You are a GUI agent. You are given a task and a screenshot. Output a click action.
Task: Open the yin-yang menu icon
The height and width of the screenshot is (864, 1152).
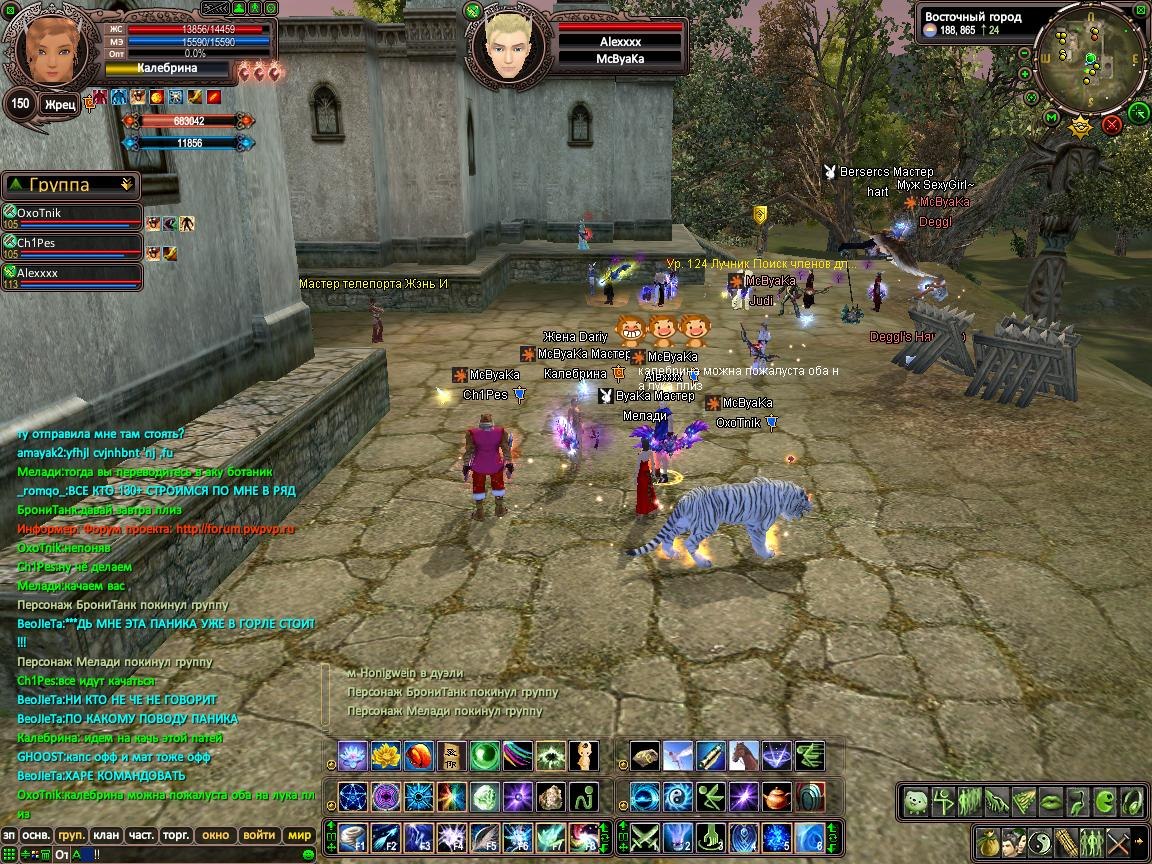point(1040,841)
